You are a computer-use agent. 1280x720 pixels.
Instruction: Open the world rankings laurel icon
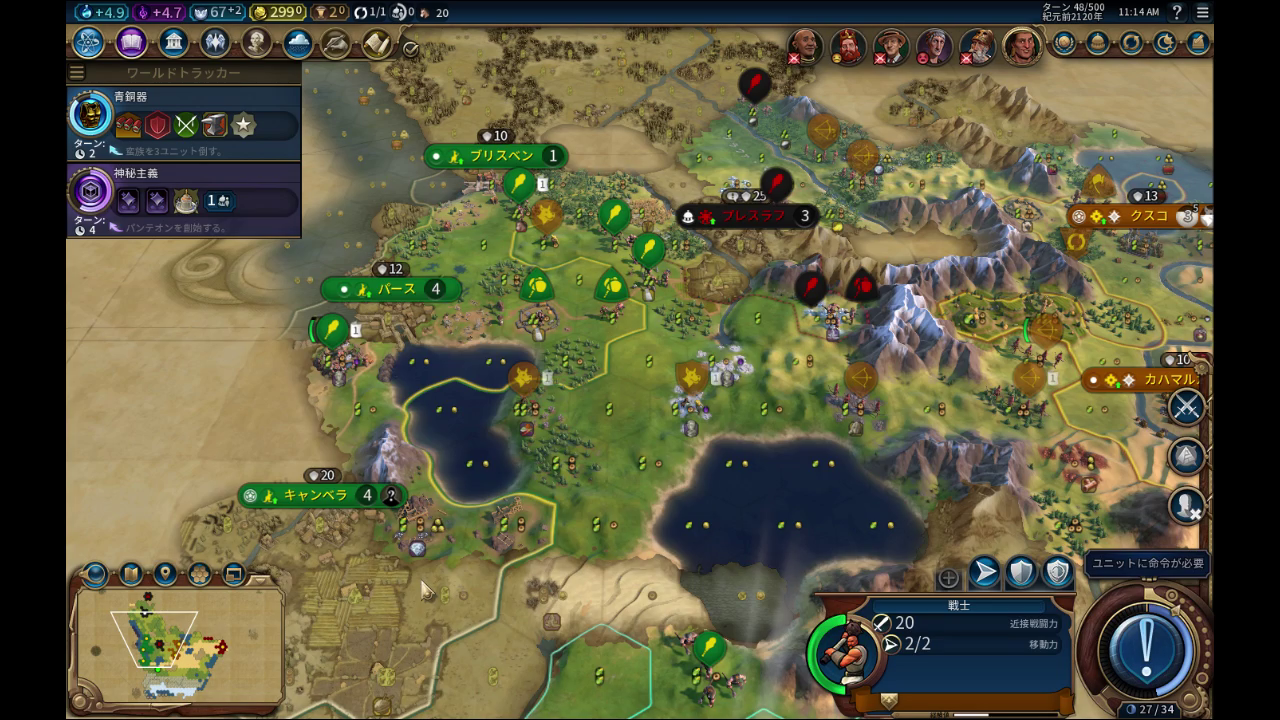click(x=1063, y=43)
